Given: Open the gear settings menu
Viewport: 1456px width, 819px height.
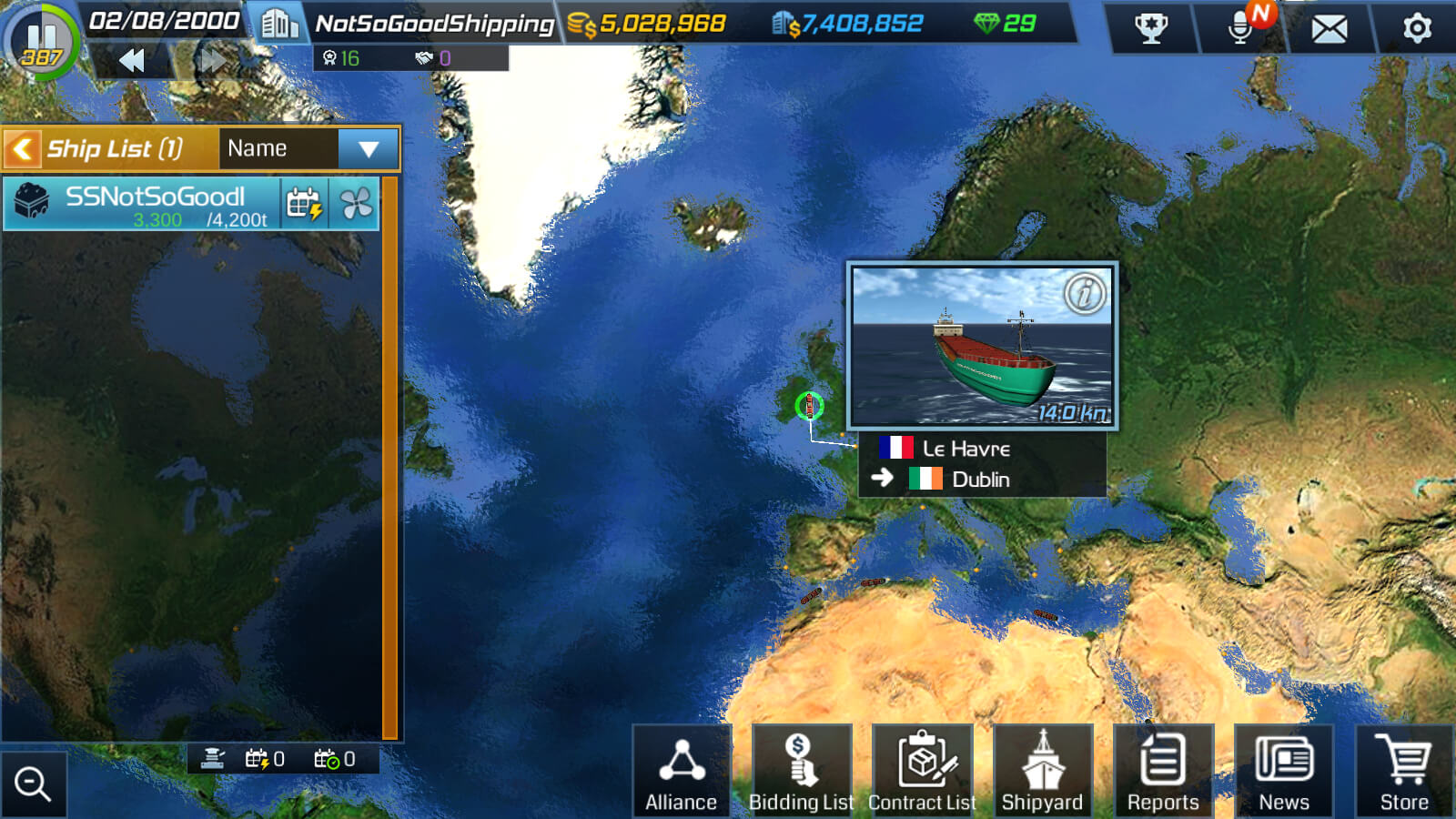Looking at the screenshot, I should tap(1416, 29).
